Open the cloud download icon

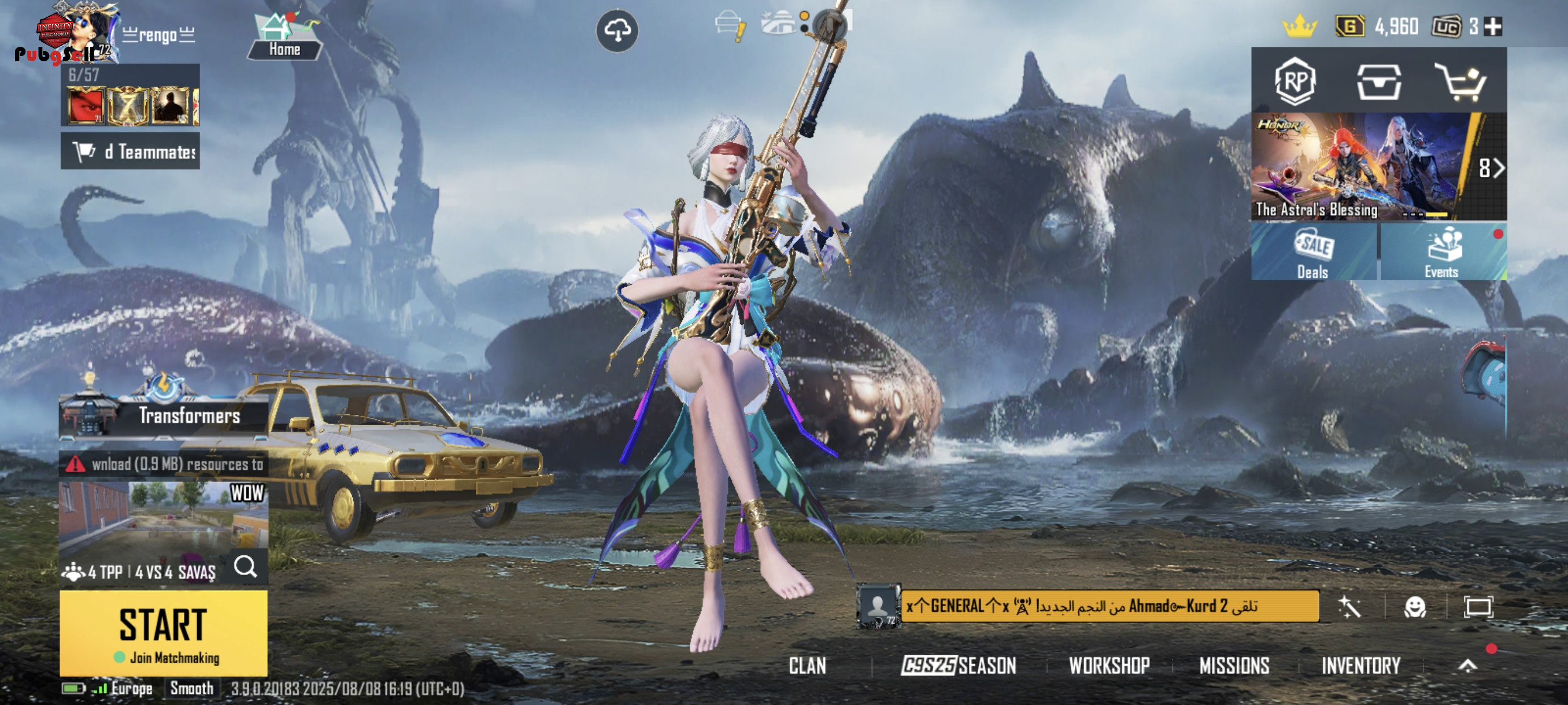(x=616, y=31)
